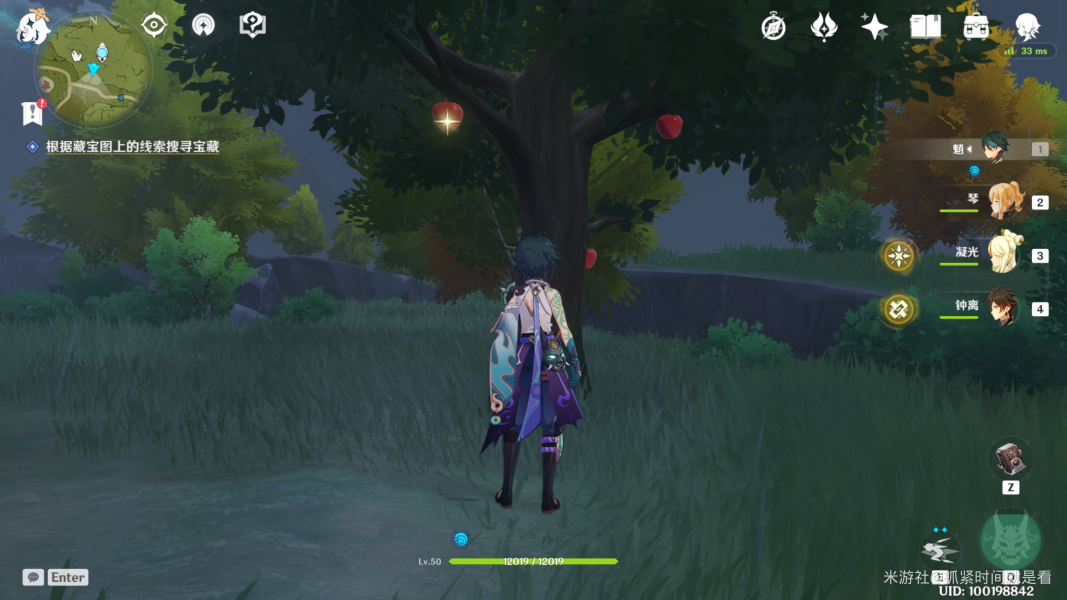Open the compass icon in the top bar
Screen dimensions: 1067x600
pos(773,27)
